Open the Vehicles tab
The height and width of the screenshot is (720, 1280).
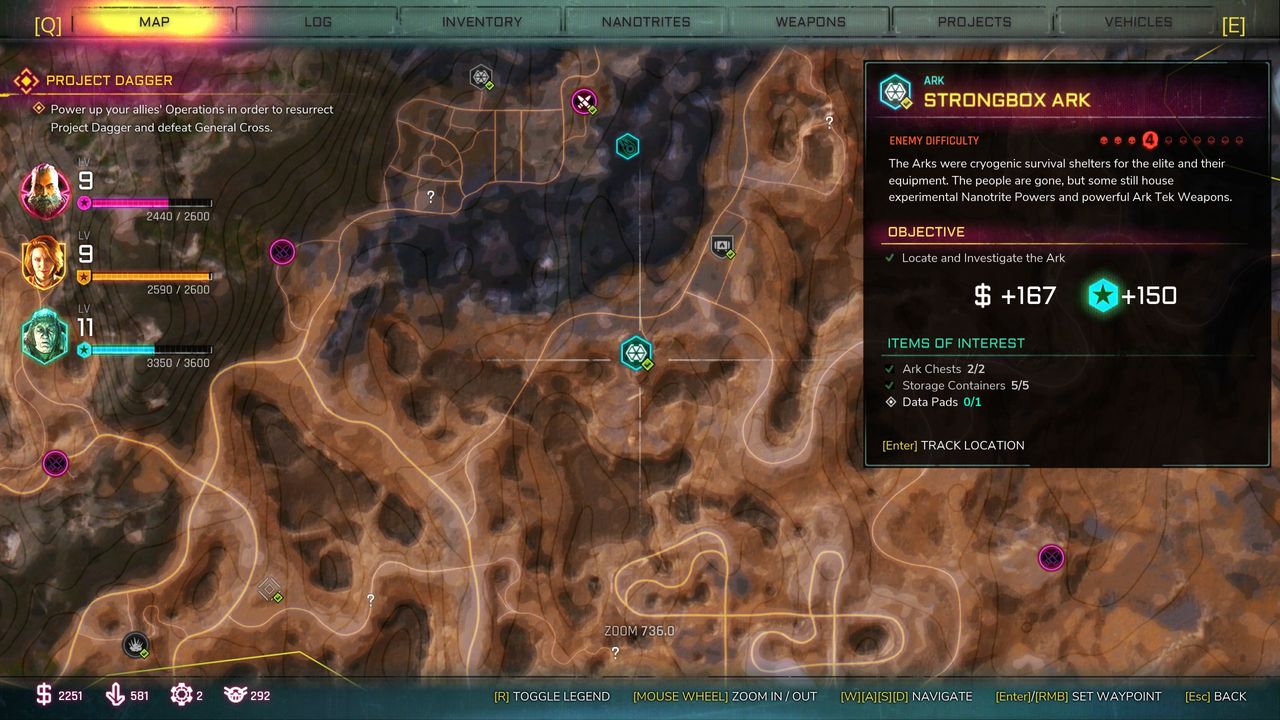1138,21
